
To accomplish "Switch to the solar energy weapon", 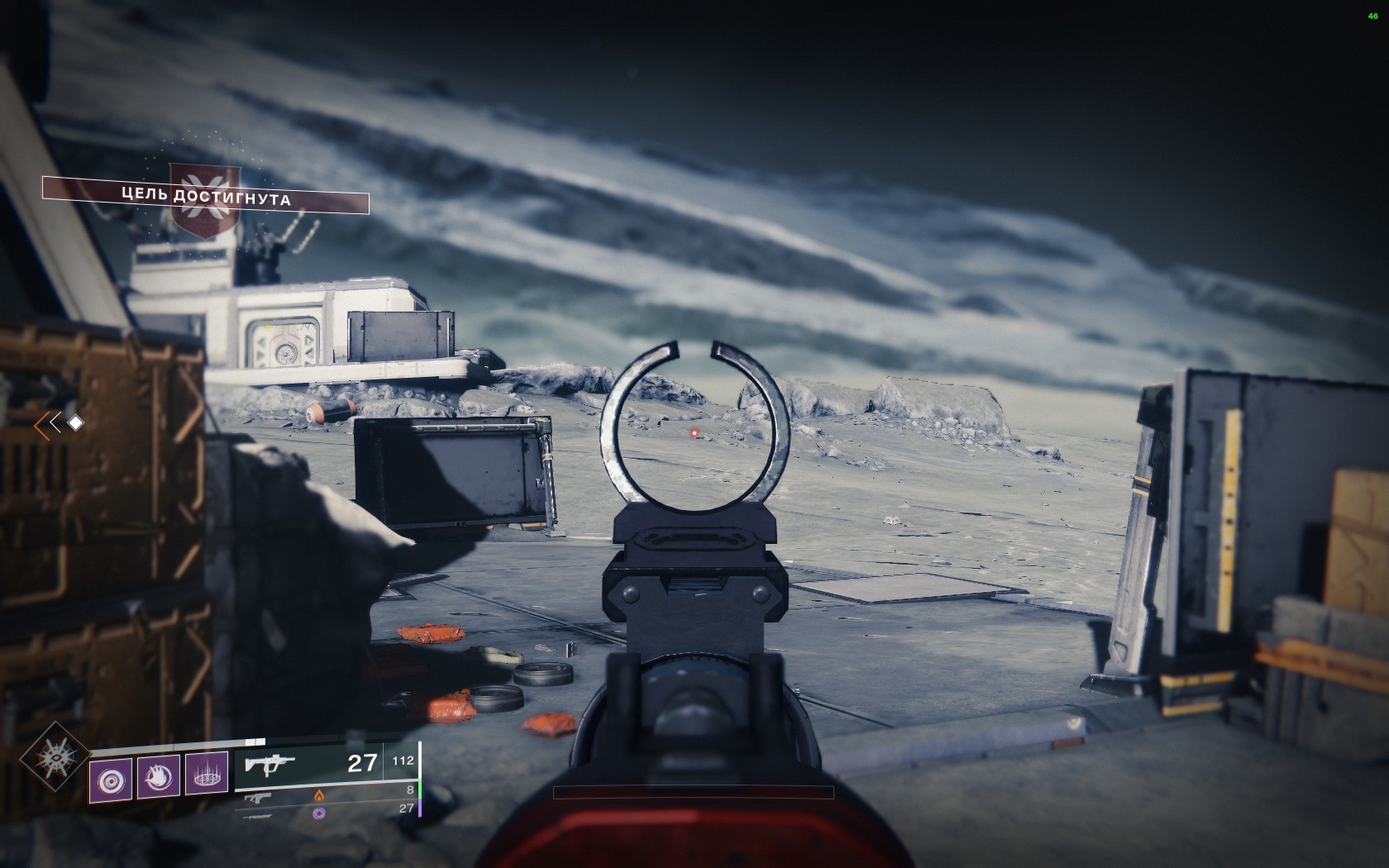I will tap(259, 798).
